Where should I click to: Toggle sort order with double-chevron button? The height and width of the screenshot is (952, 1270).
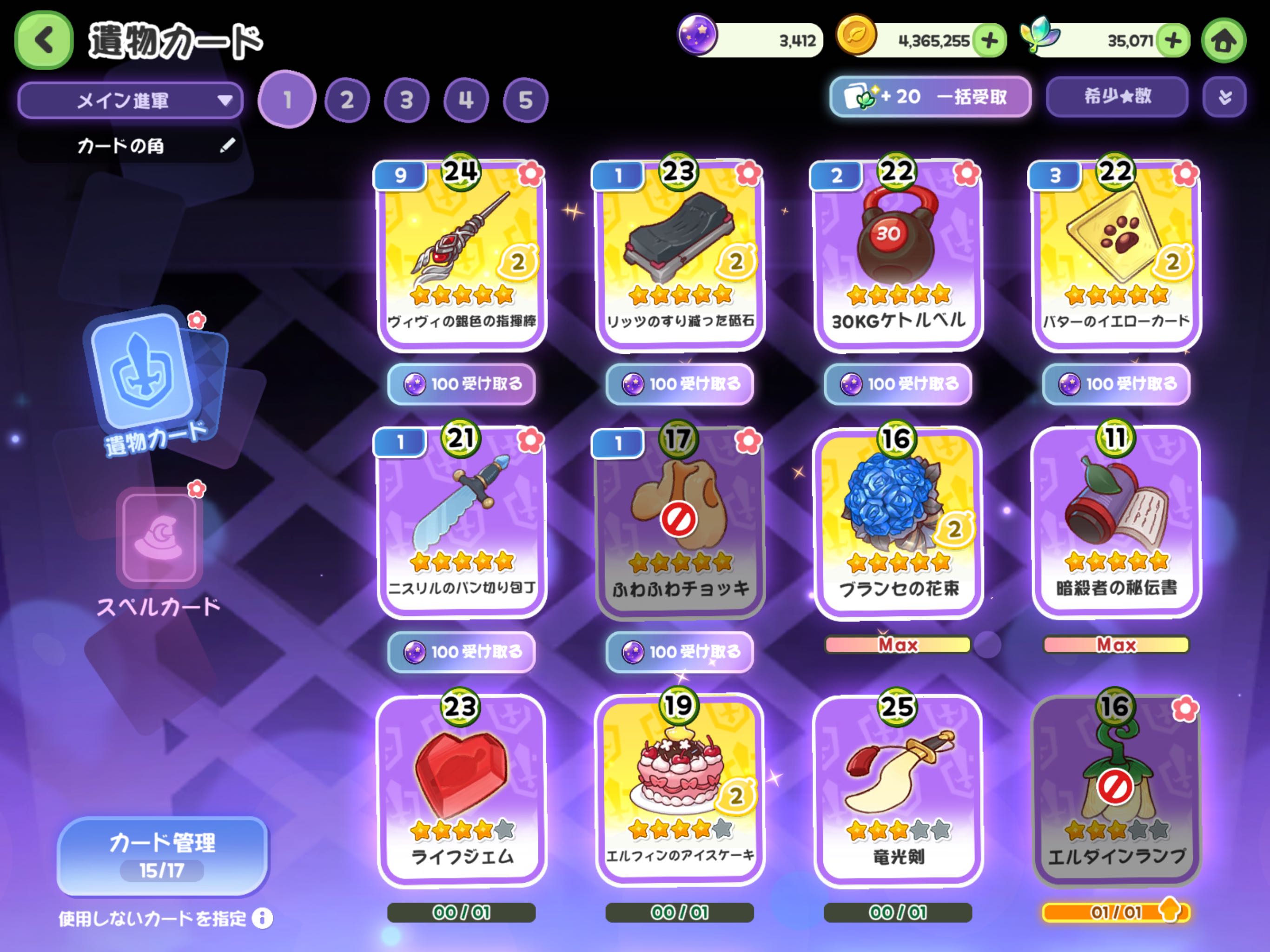click(1224, 97)
